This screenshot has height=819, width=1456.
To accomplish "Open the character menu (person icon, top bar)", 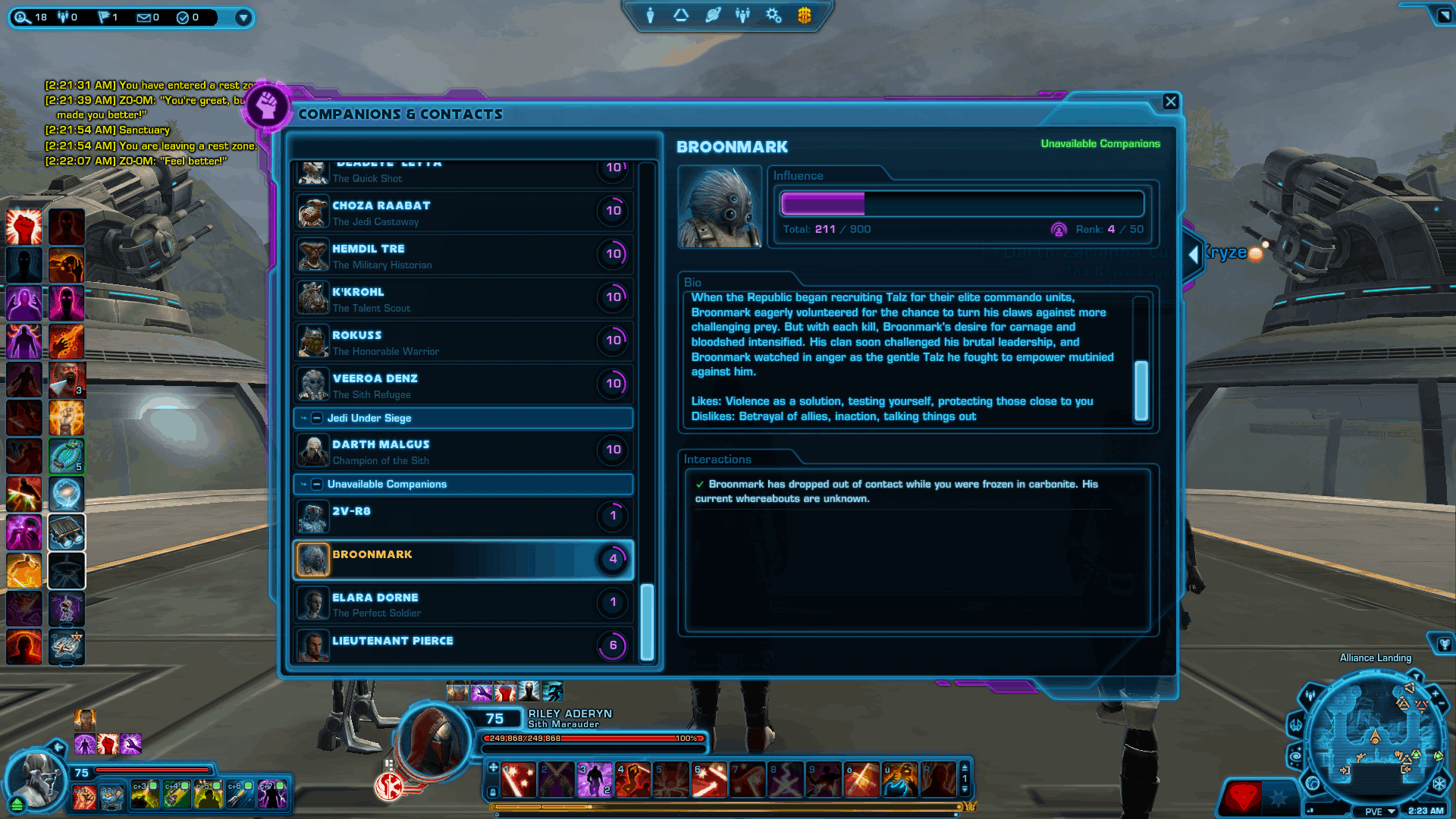I will [x=651, y=15].
